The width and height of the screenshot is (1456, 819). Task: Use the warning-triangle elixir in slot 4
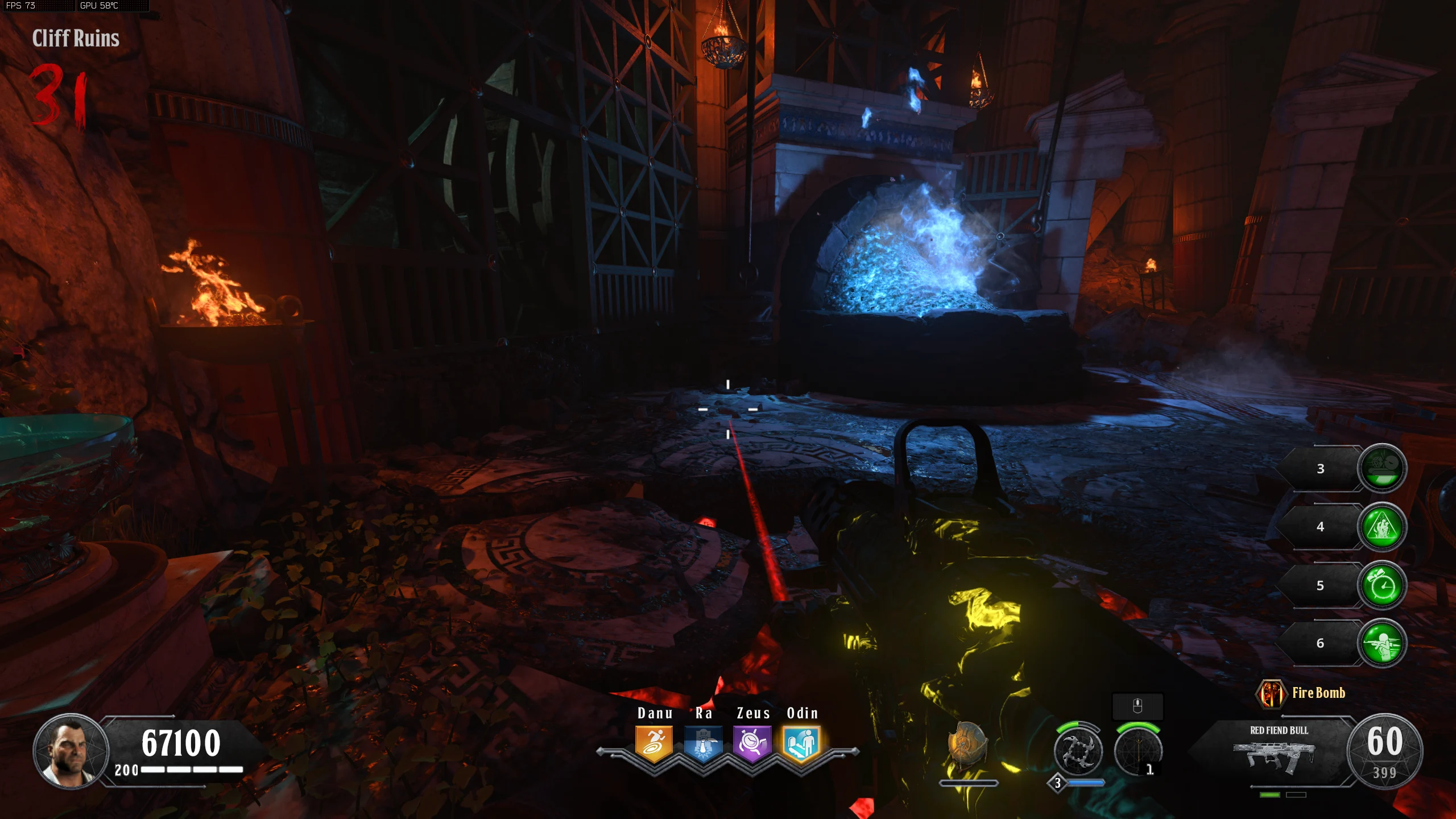1382,527
